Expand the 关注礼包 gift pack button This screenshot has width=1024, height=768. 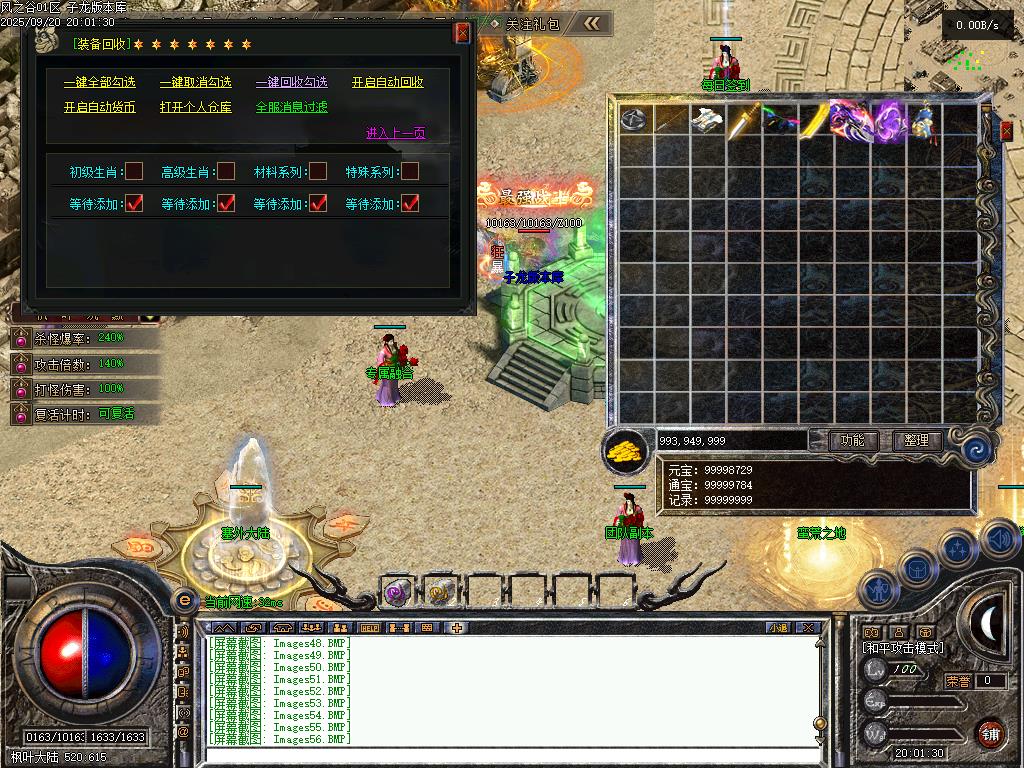[x=532, y=24]
